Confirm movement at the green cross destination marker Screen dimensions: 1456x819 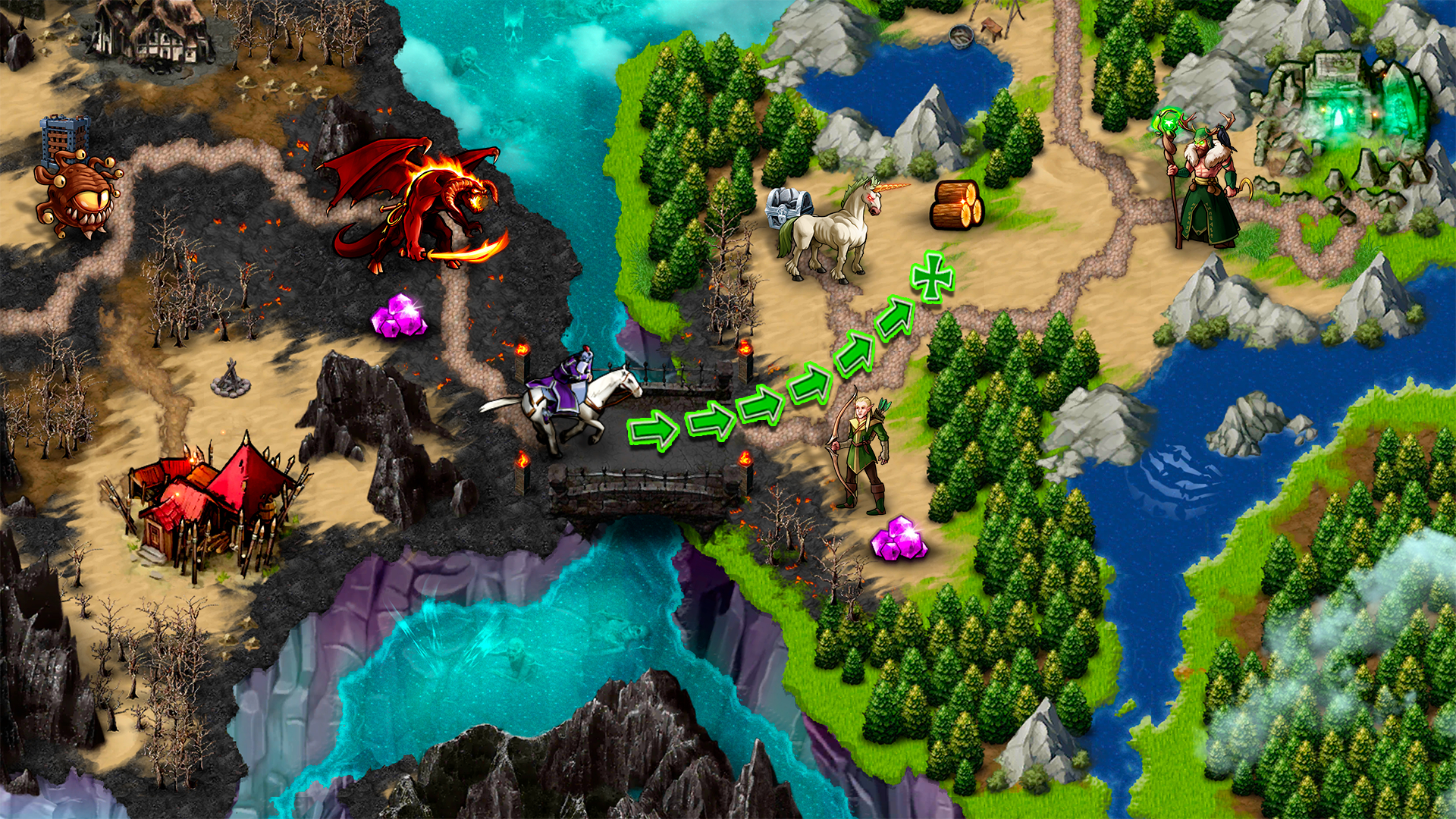pos(932,278)
